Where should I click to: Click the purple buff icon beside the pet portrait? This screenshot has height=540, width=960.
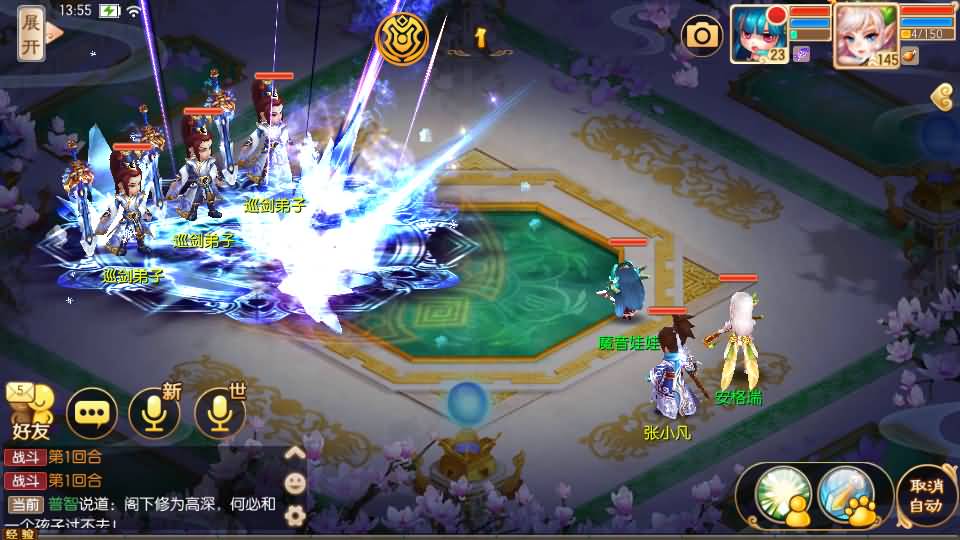(801, 55)
